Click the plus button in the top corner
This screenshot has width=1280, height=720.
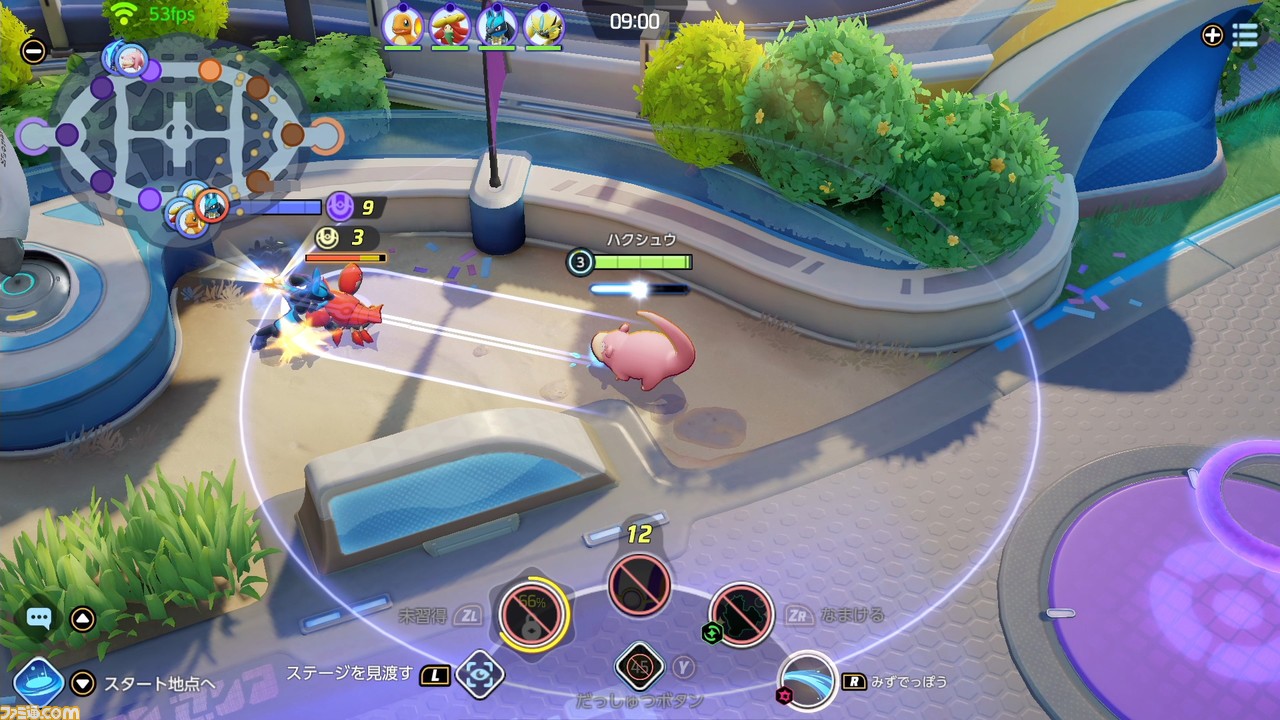click(x=1212, y=35)
